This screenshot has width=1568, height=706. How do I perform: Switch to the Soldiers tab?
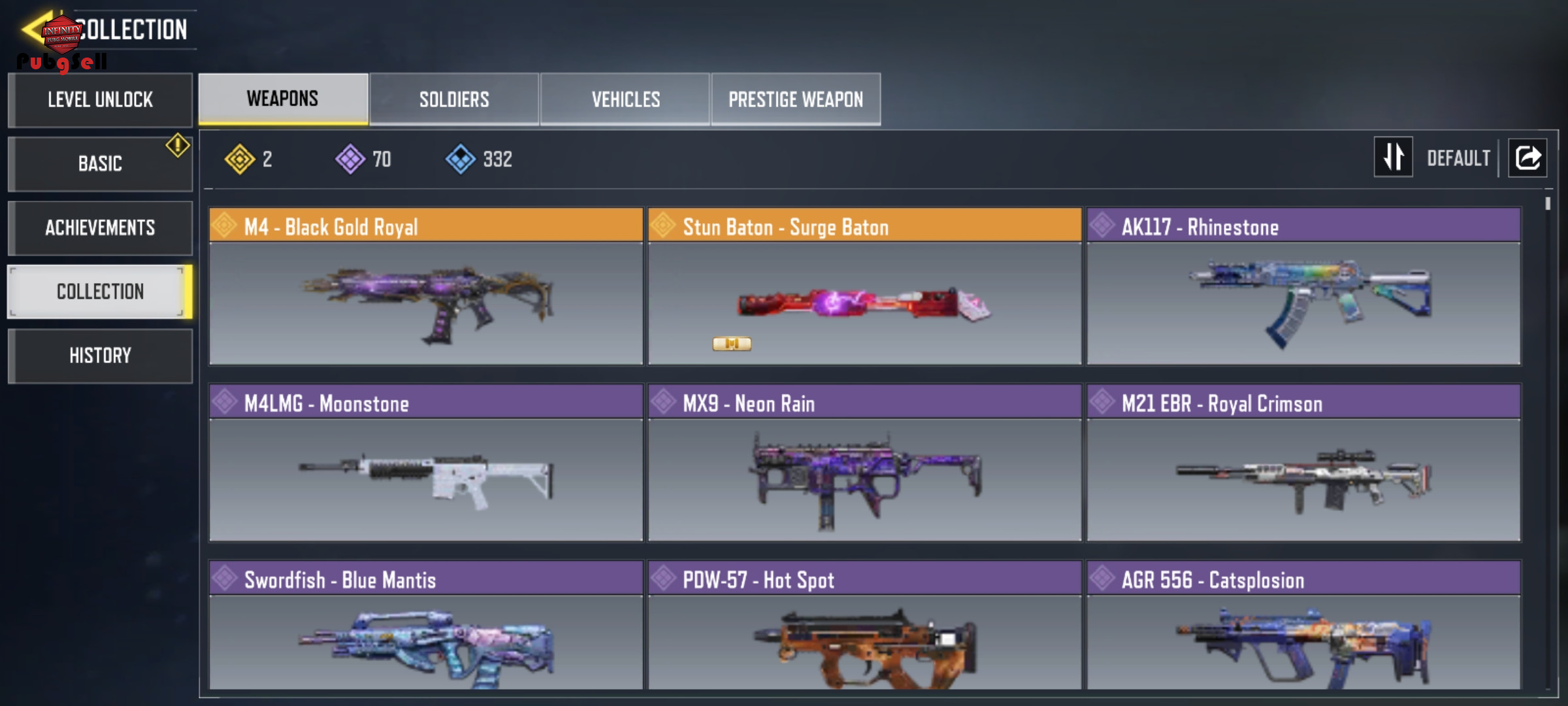454,99
